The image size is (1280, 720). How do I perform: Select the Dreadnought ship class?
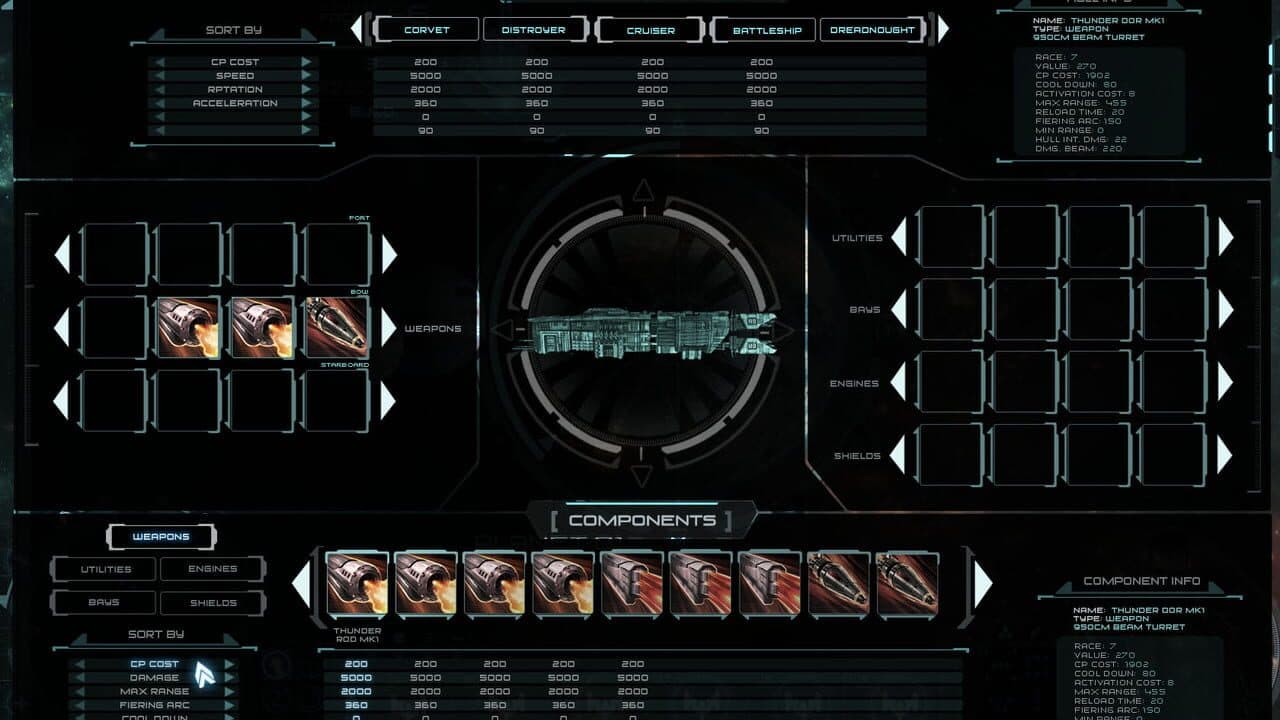pos(872,30)
